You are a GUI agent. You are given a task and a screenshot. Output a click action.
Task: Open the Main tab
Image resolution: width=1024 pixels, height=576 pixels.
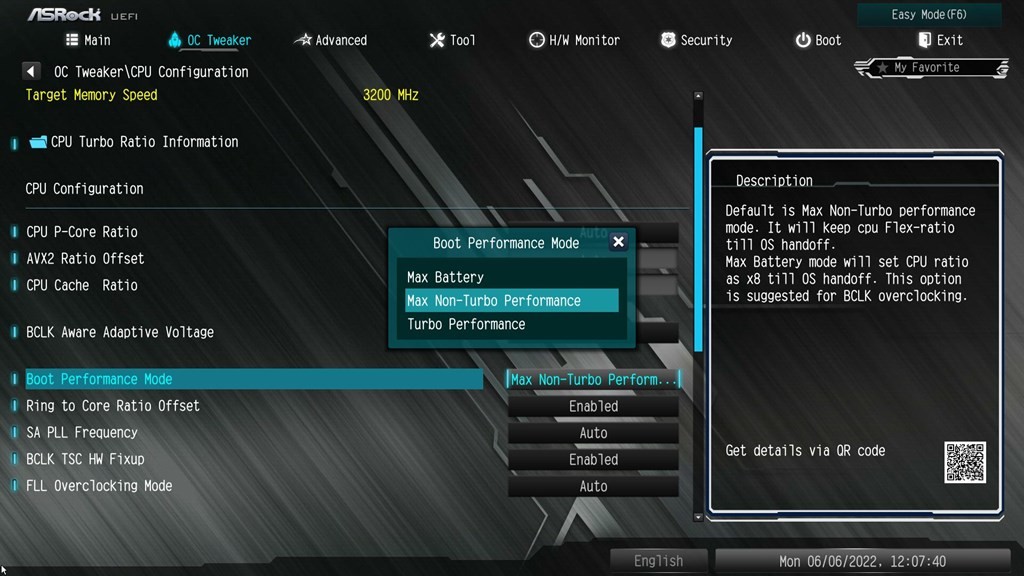[x=88, y=40]
